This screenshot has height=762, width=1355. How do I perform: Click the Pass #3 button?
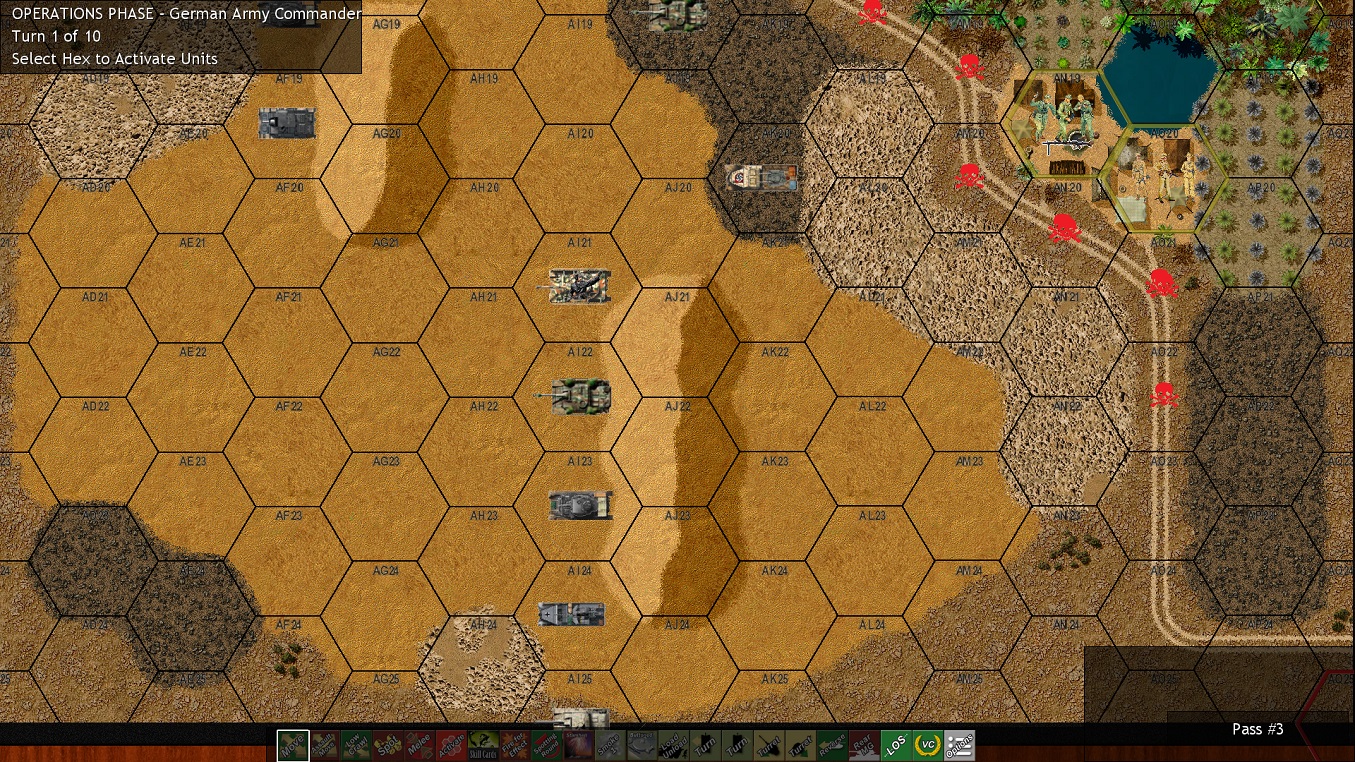(1258, 729)
